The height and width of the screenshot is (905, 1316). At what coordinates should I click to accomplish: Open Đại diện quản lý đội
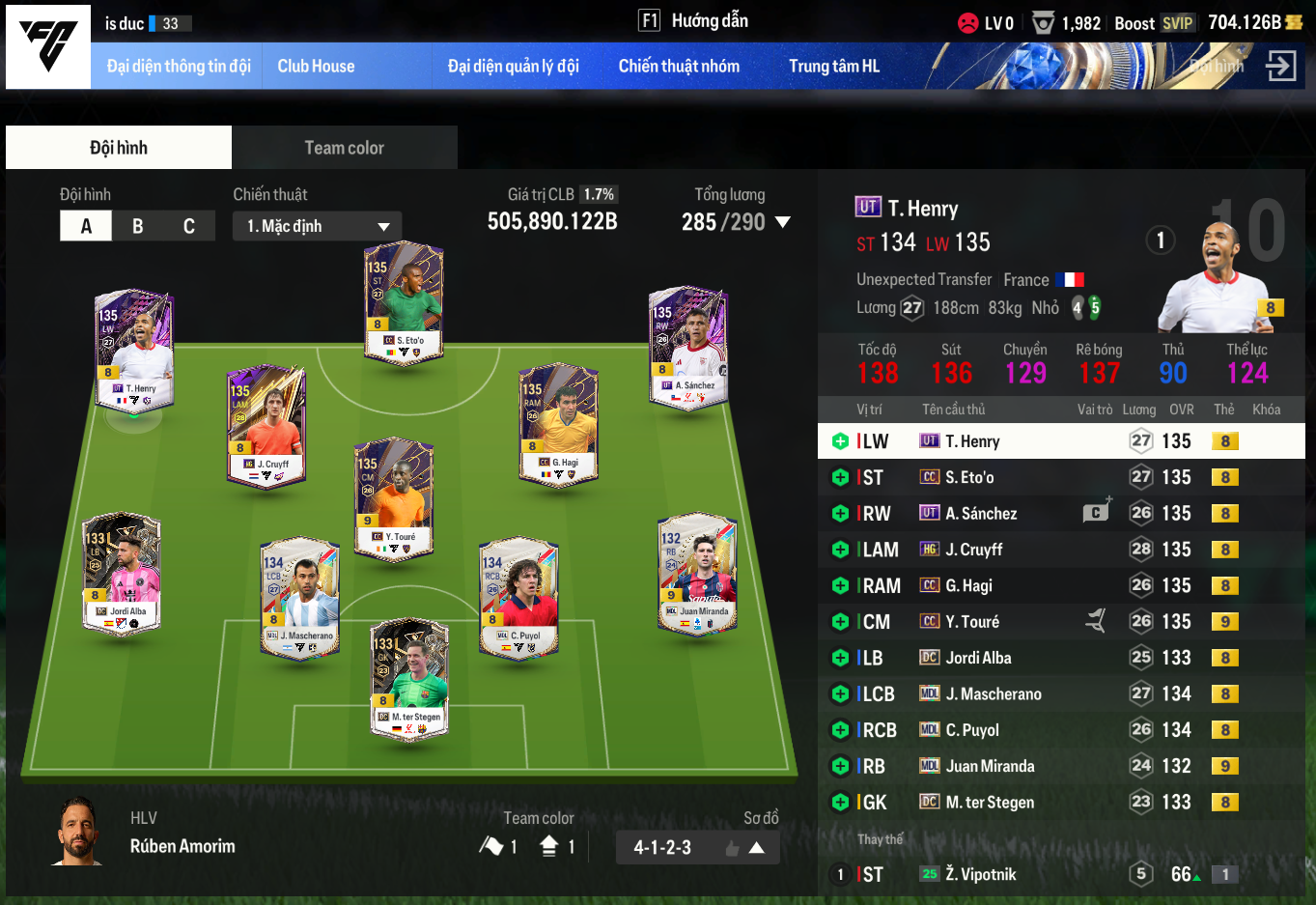[x=513, y=67]
